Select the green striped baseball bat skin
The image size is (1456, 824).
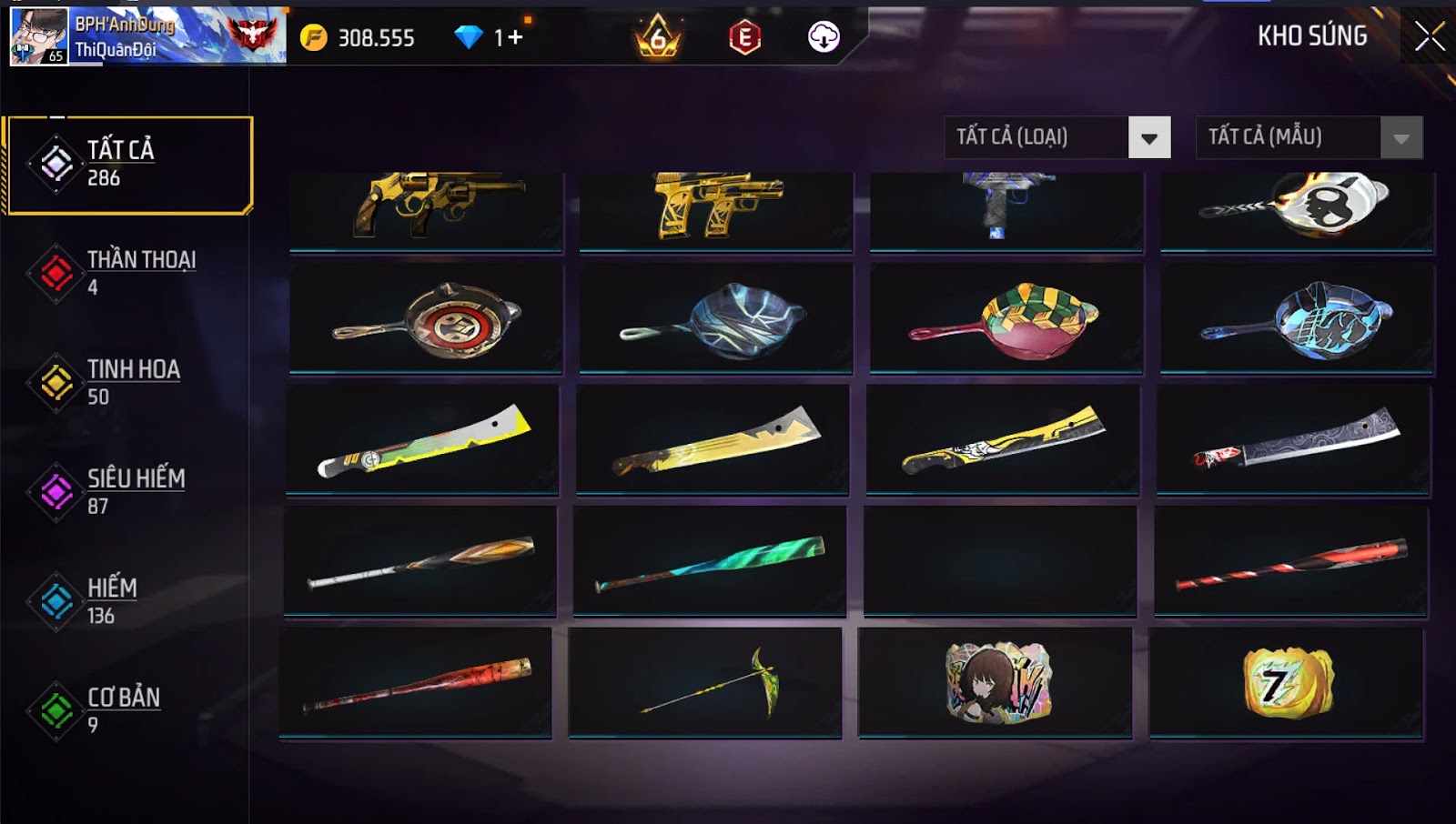click(x=710, y=562)
